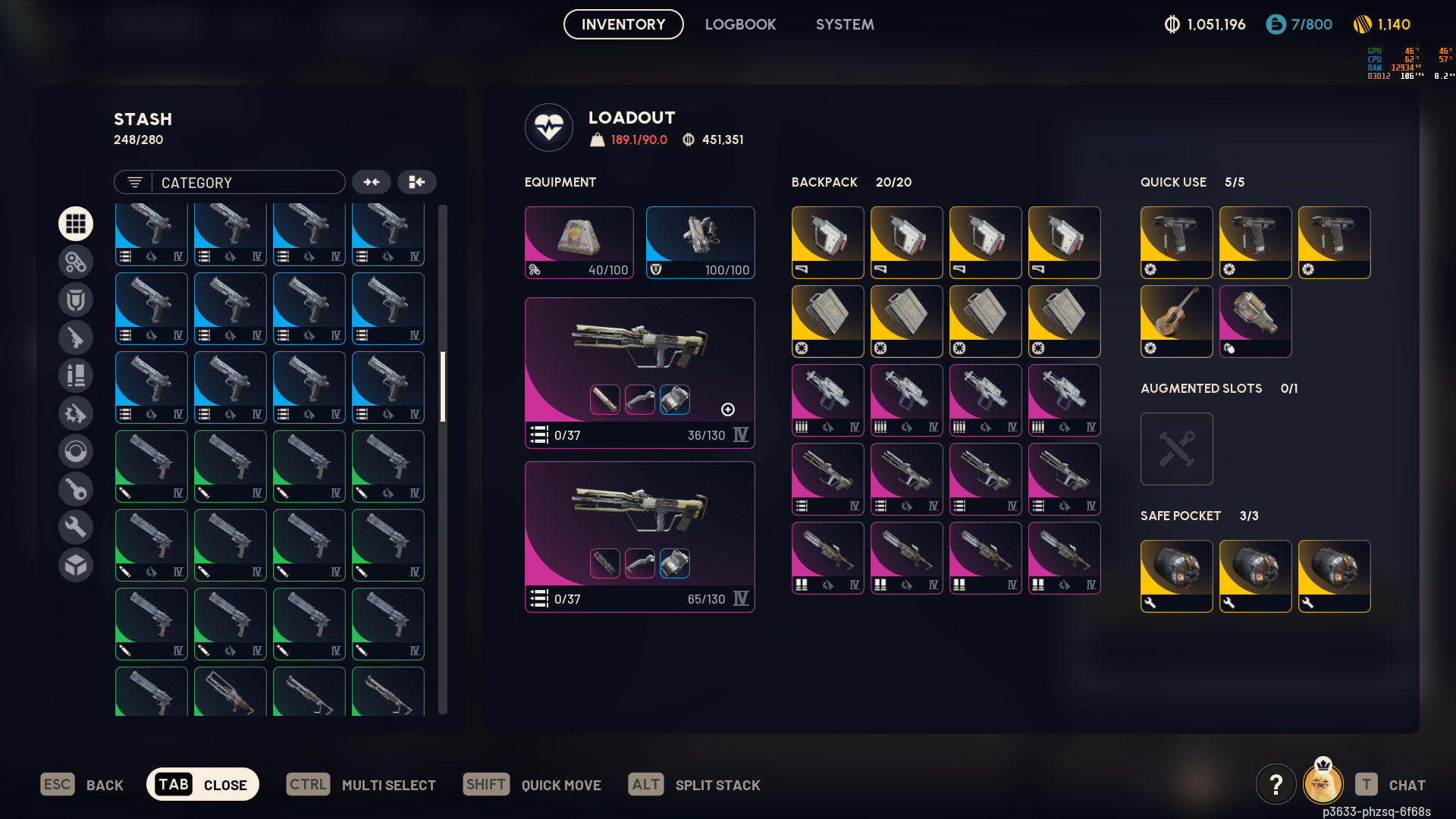Open the materials cube filter at sidebar bottom

tap(76, 565)
